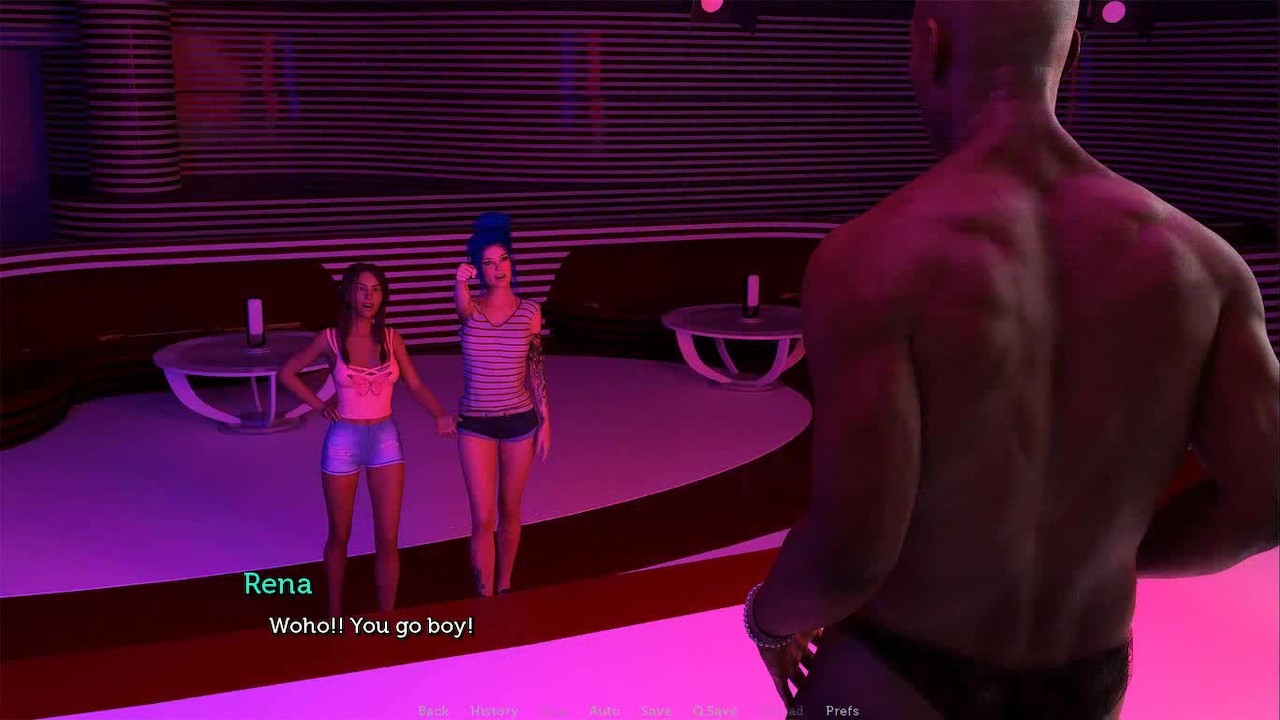Skip ahead using the Skip button

tap(554, 711)
